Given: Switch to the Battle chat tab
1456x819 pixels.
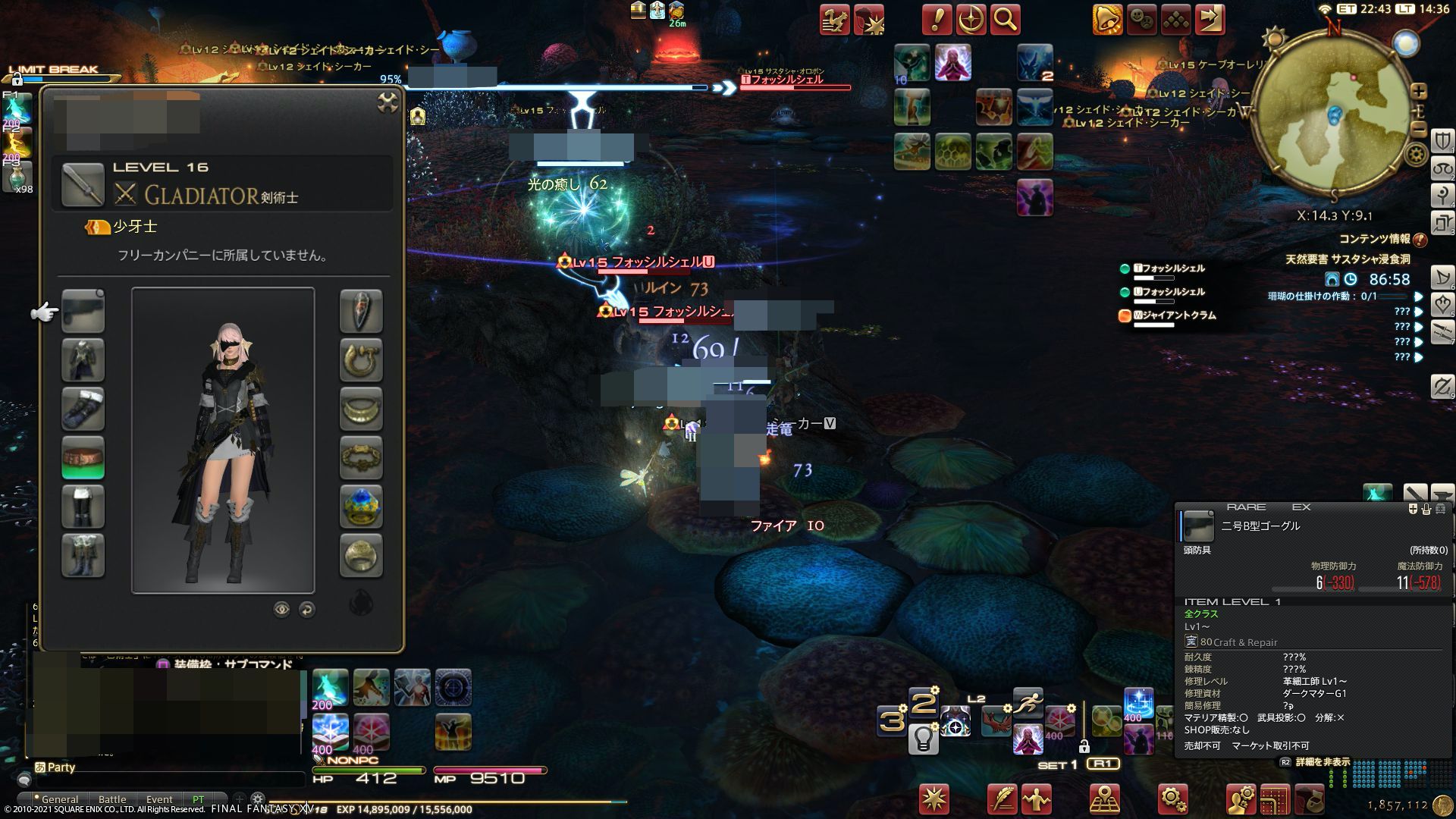Looking at the screenshot, I should point(112,799).
